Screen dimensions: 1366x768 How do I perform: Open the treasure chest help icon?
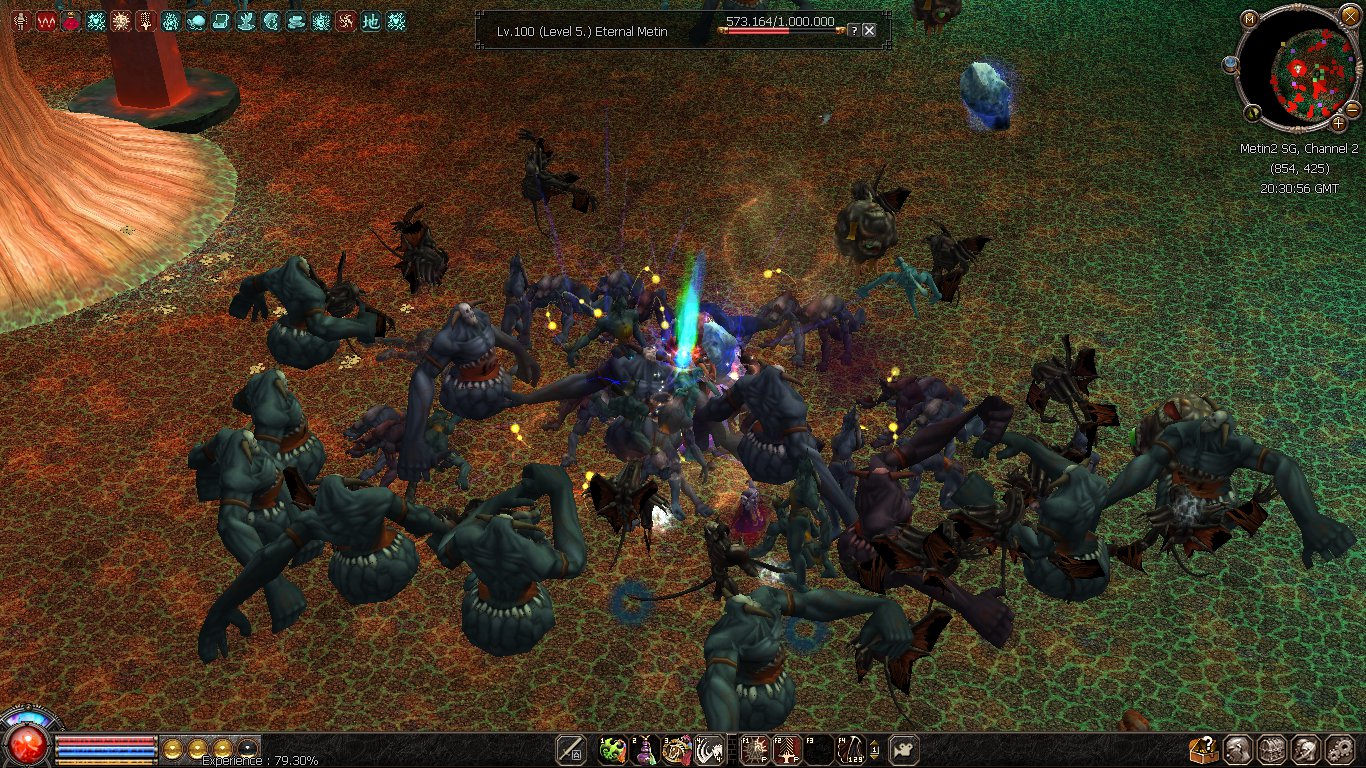coord(1204,750)
